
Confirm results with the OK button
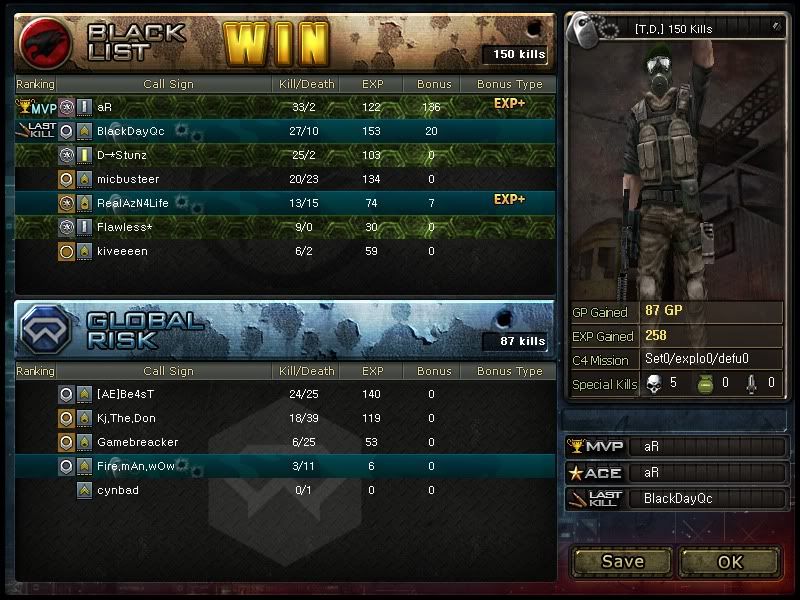click(730, 561)
